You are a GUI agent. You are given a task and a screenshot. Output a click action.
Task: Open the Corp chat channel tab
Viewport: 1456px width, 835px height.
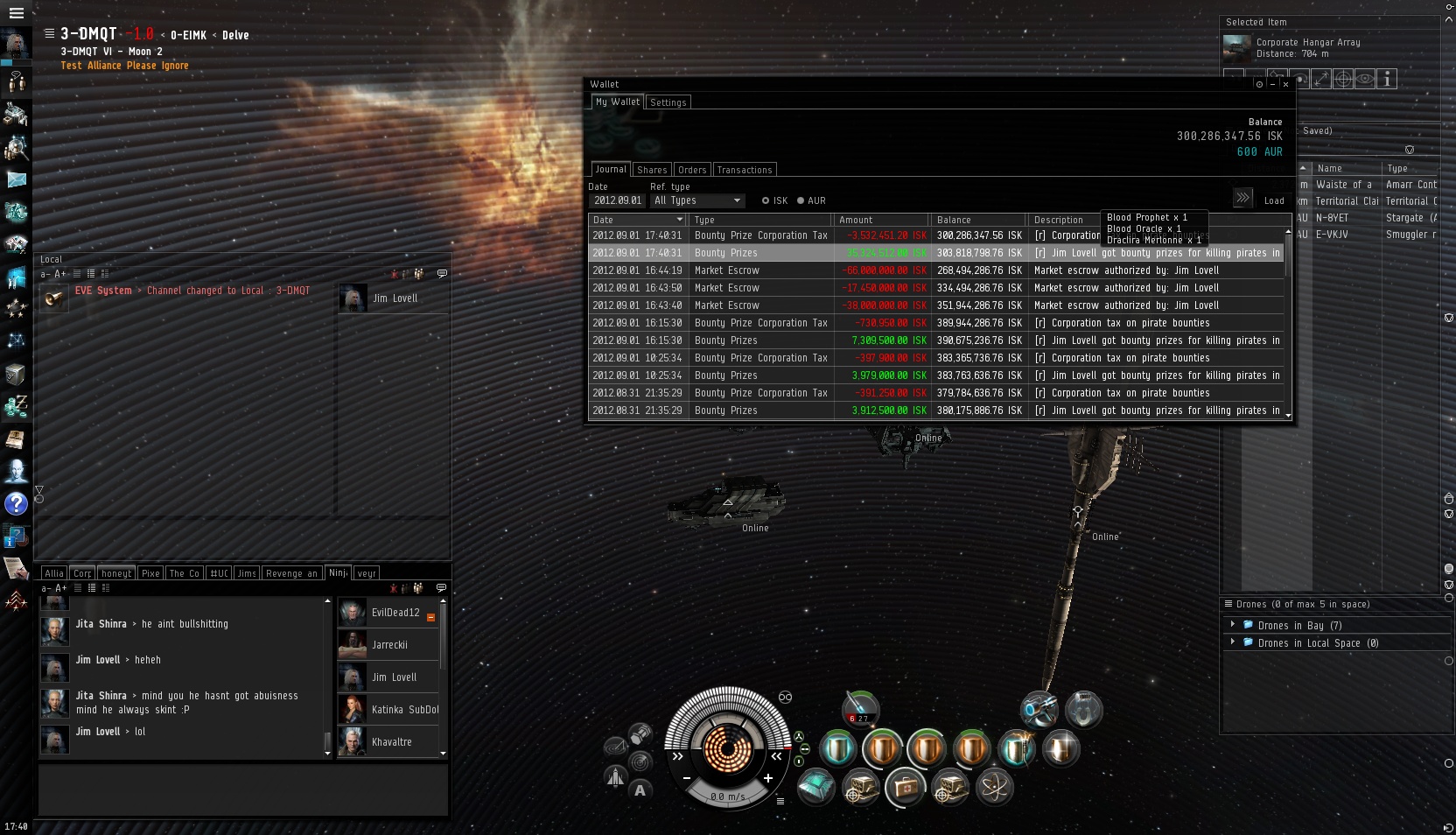click(82, 573)
